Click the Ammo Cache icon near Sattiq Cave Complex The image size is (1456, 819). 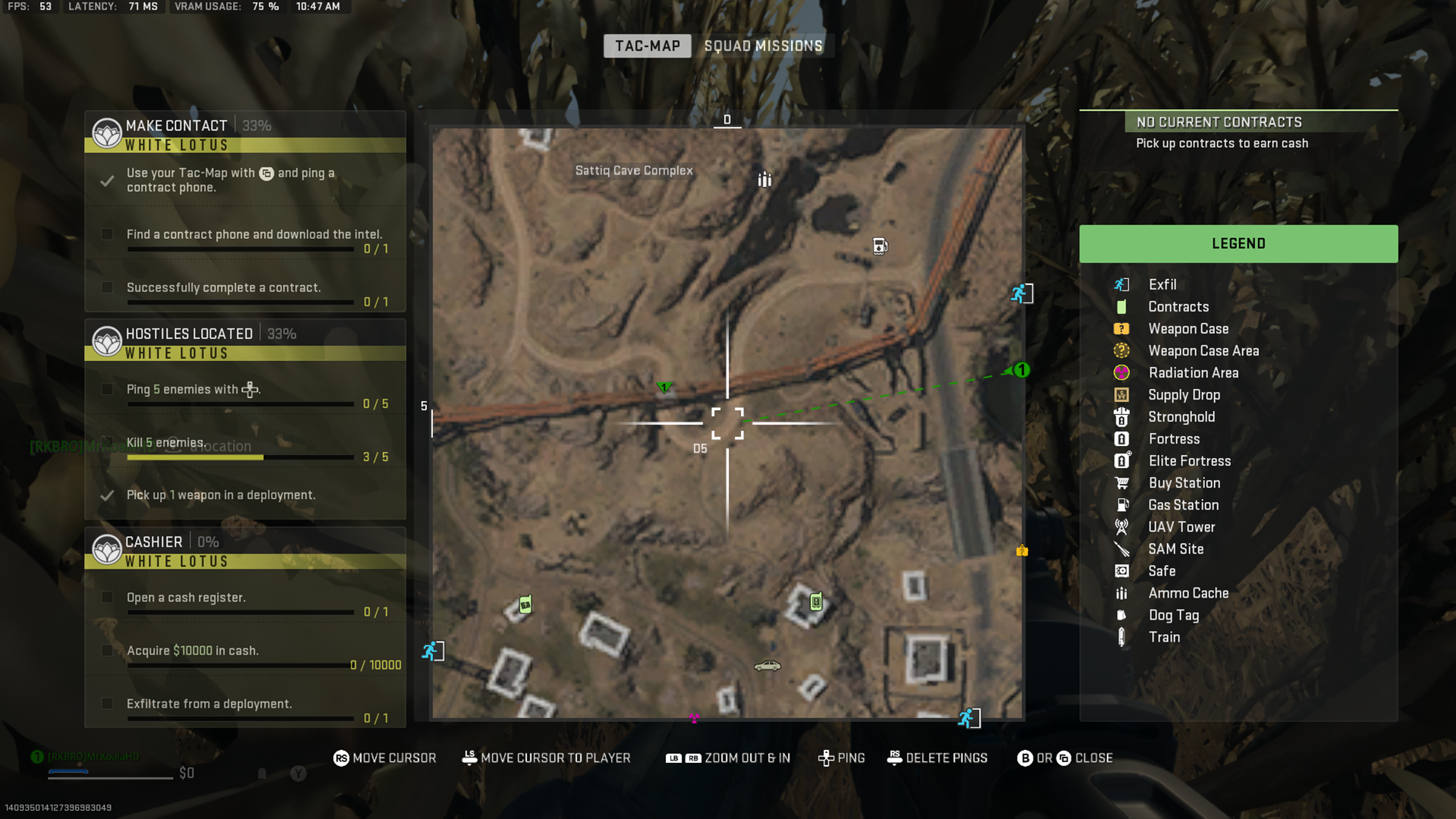coord(764,180)
